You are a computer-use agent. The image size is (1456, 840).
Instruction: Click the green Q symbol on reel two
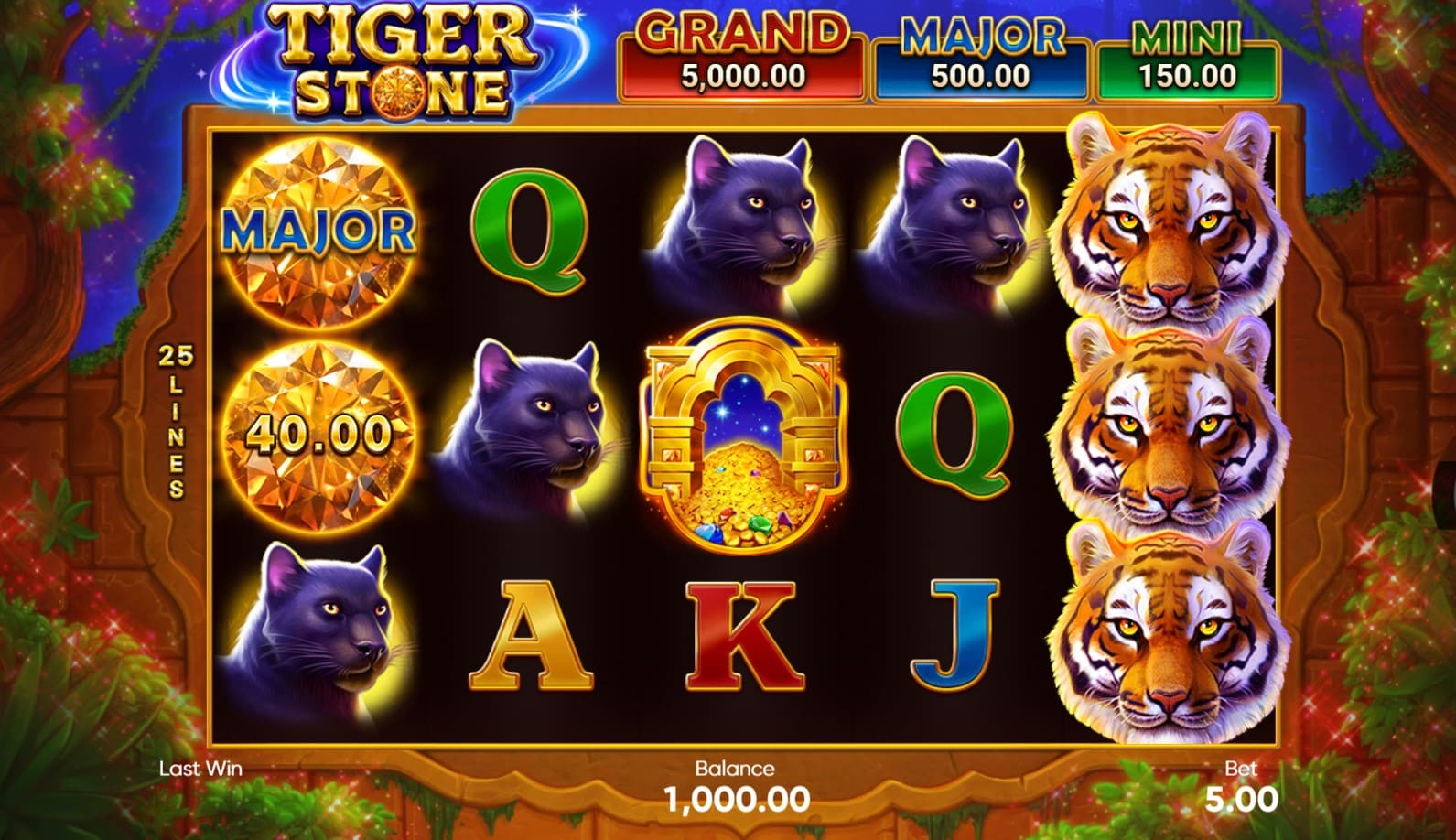pos(531,233)
